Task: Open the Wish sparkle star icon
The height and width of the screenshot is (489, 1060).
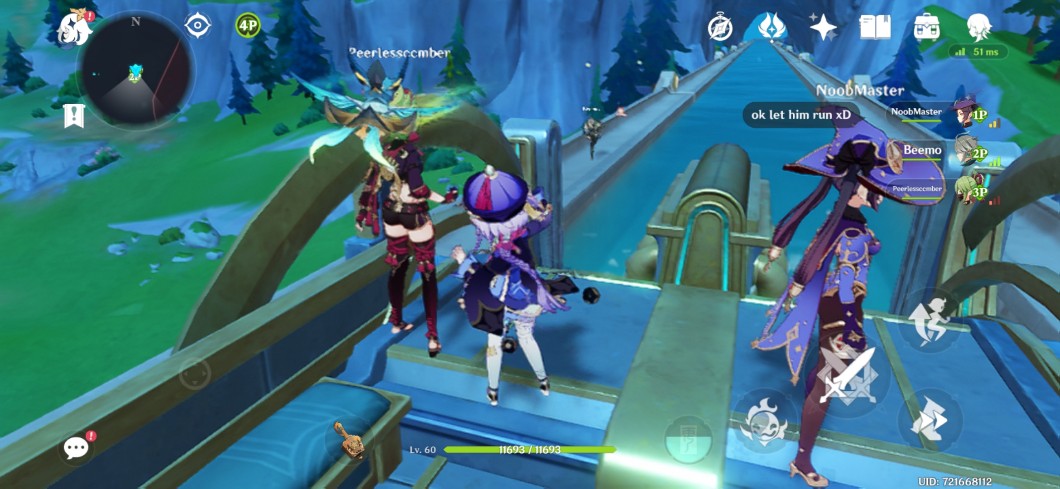Action: coord(823,27)
